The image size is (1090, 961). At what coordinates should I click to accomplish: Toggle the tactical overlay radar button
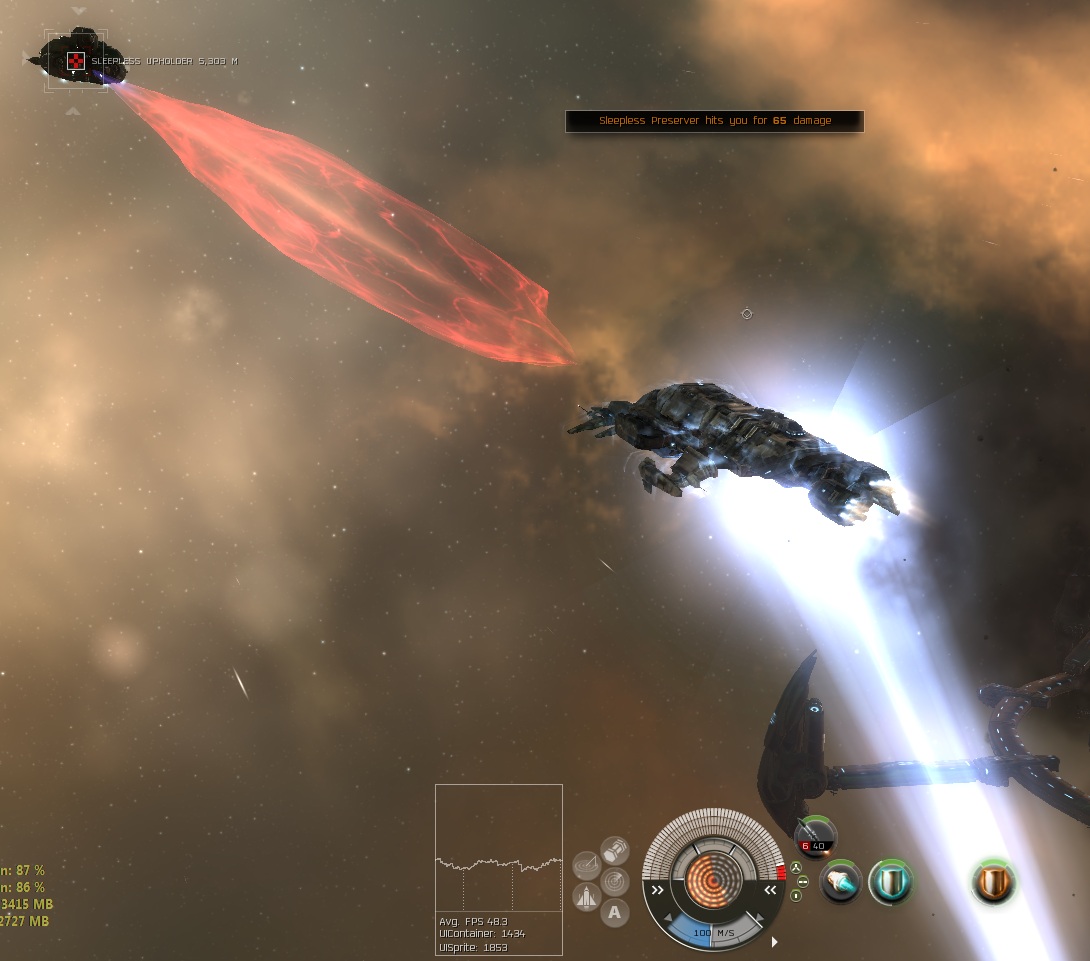615,882
